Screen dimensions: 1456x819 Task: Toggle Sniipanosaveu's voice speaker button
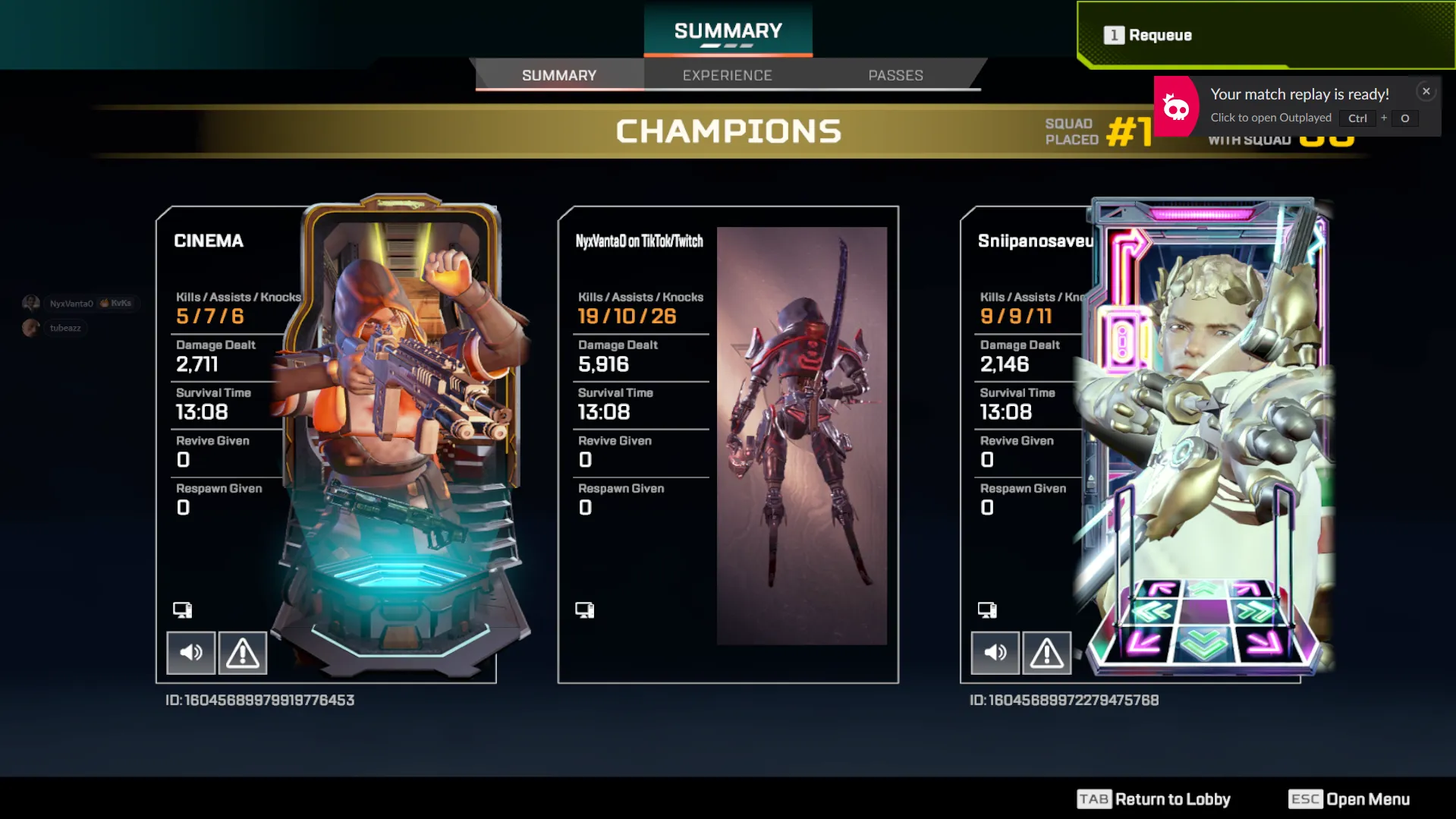click(x=995, y=652)
